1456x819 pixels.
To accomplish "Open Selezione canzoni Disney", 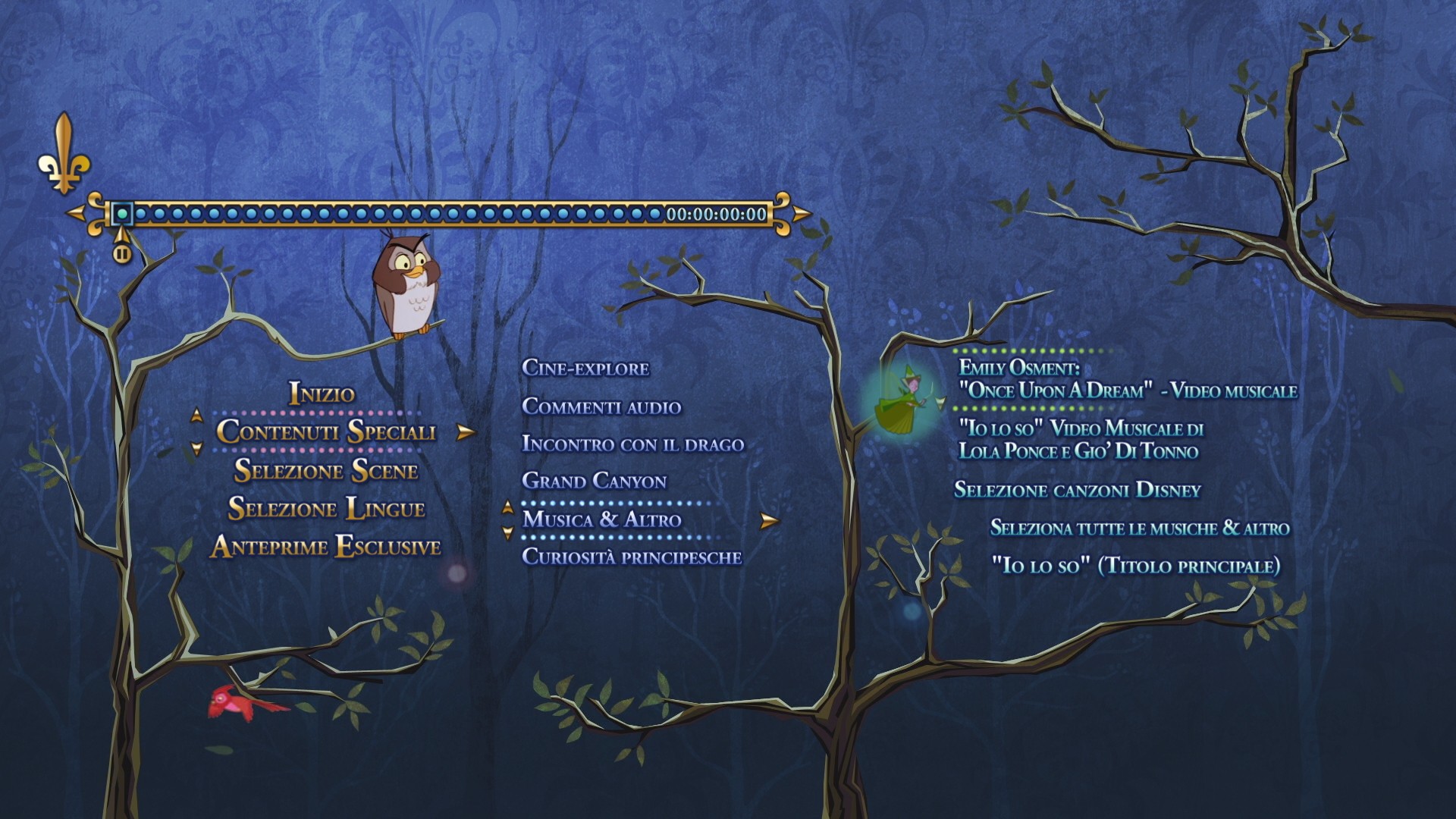I will click(1077, 490).
